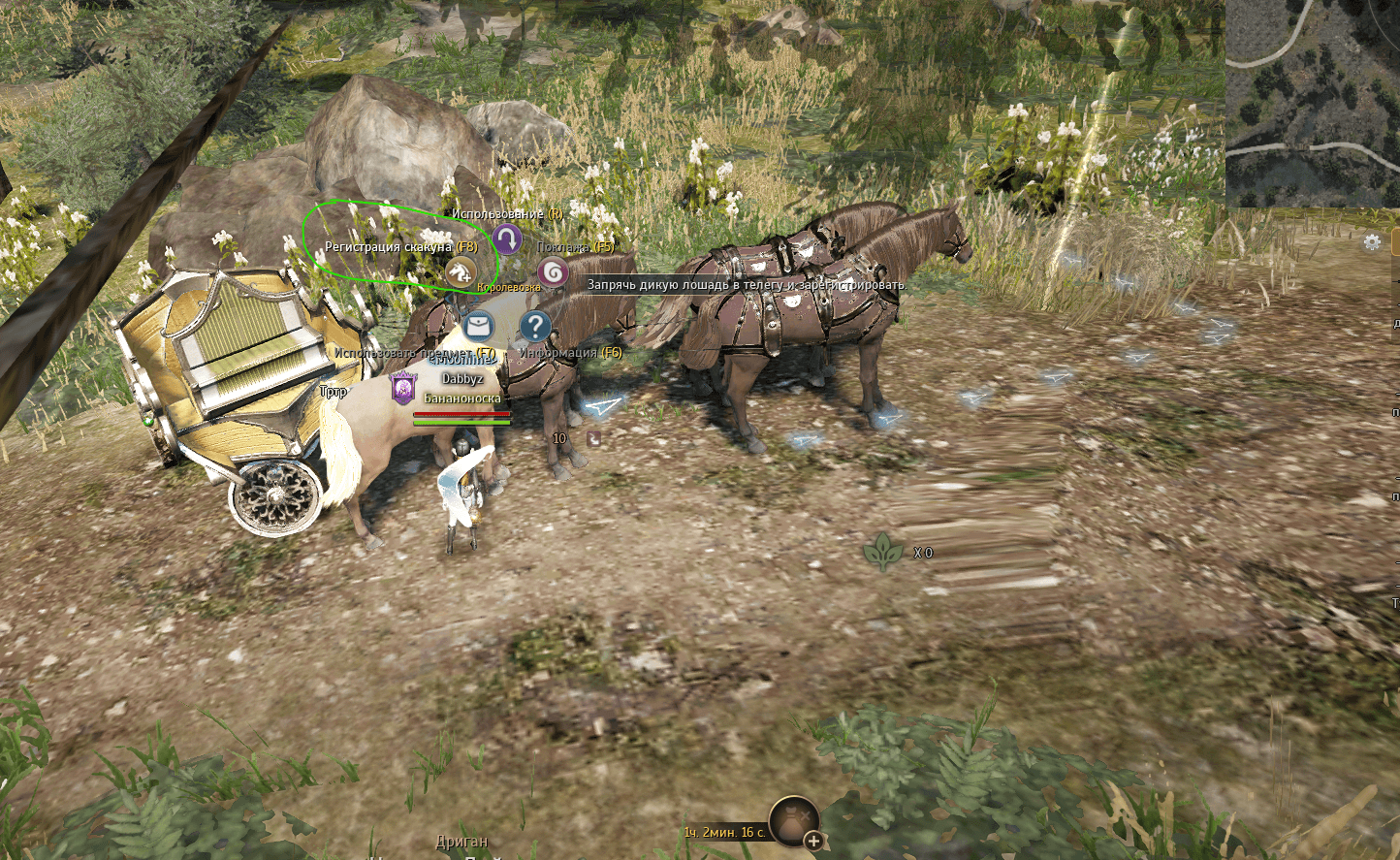Select the leaf icon marked X 0
The image size is (1400, 860).
point(883,551)
